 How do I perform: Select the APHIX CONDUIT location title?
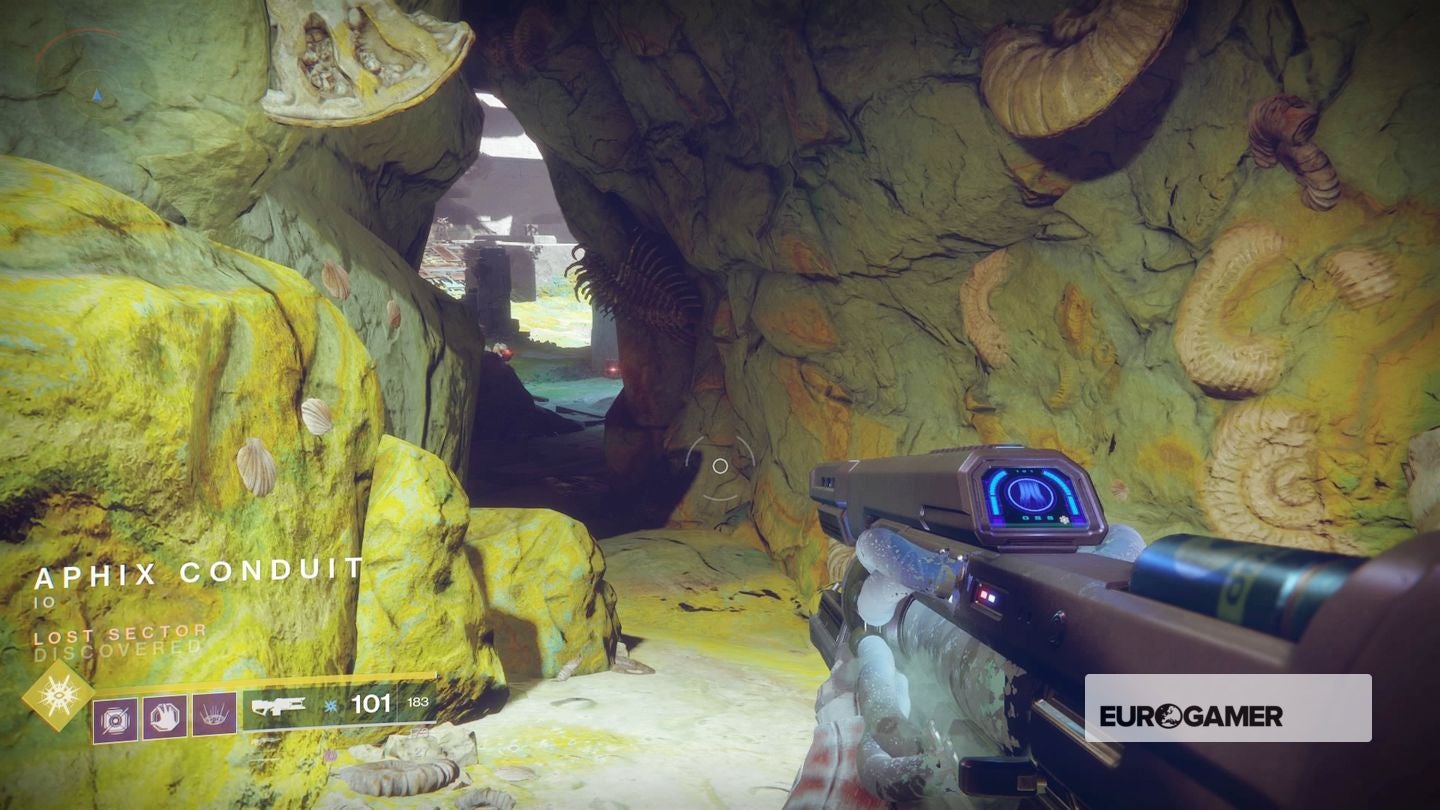pyautogui.click(x=198, y=573)
